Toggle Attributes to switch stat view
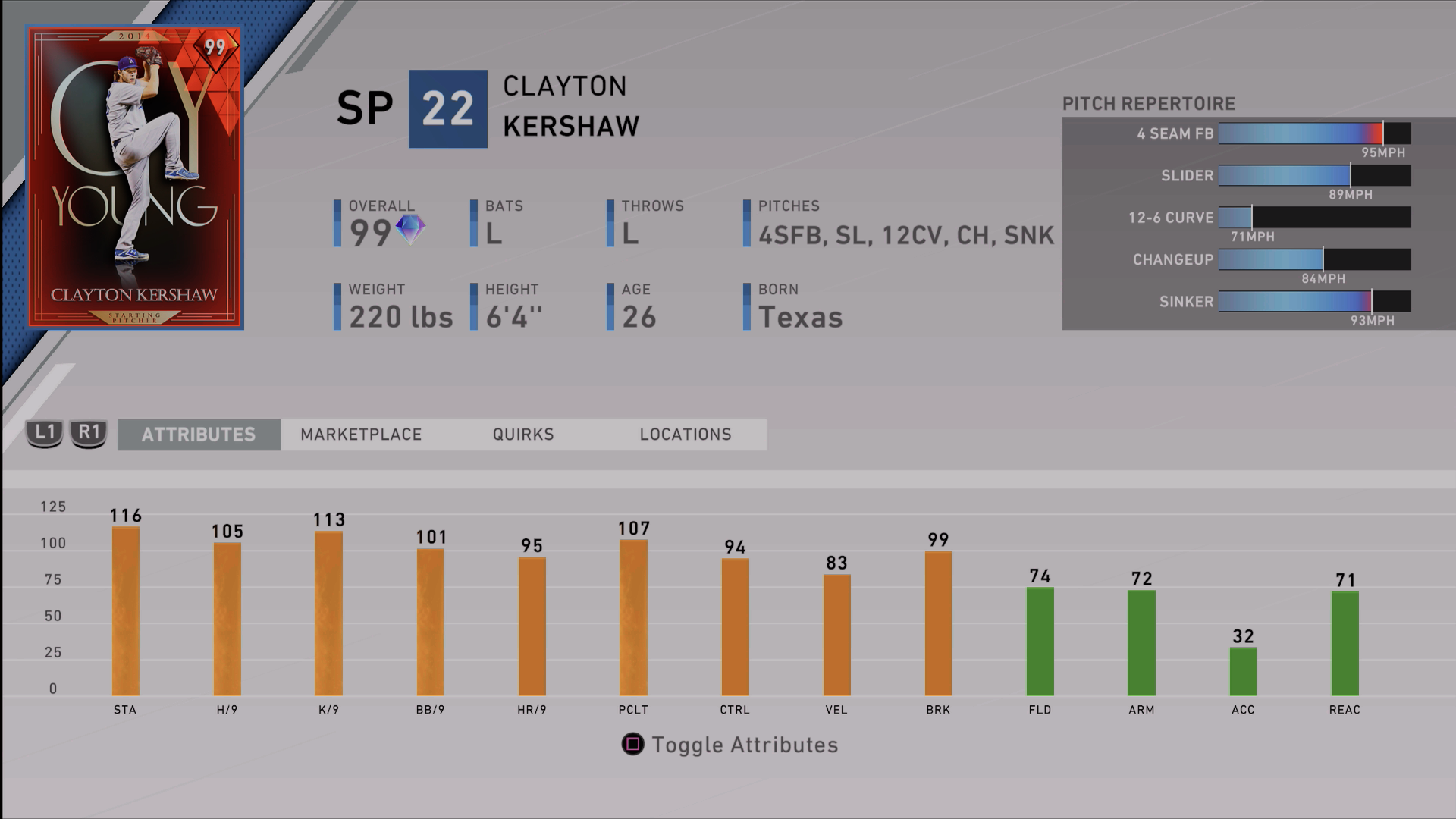Image resolution: width=1456 pixels, height=819 pixels. (x=730, y=745)
